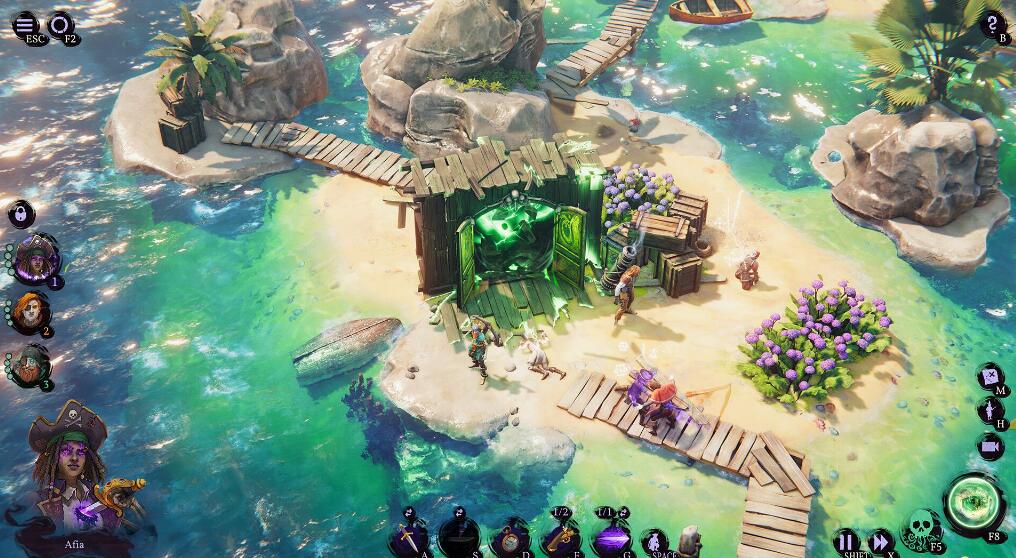Activate the flintlock pistol ability
Screen dimensions: 1016x558
click(x=560, y=540)
